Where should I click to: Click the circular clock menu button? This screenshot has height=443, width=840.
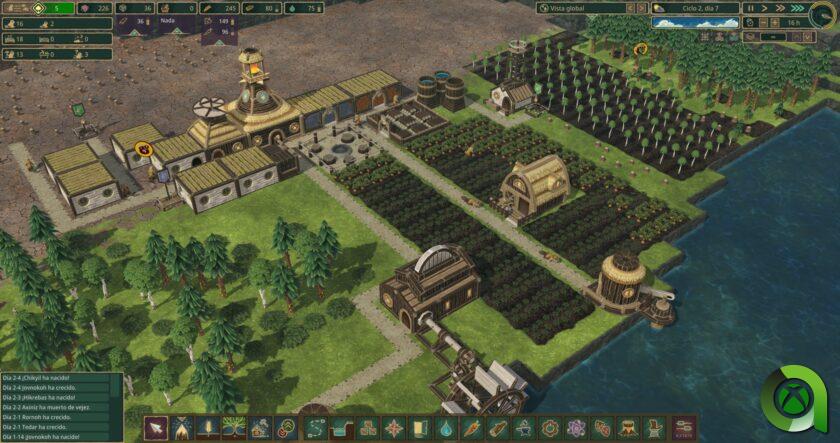tap(822, 12)
